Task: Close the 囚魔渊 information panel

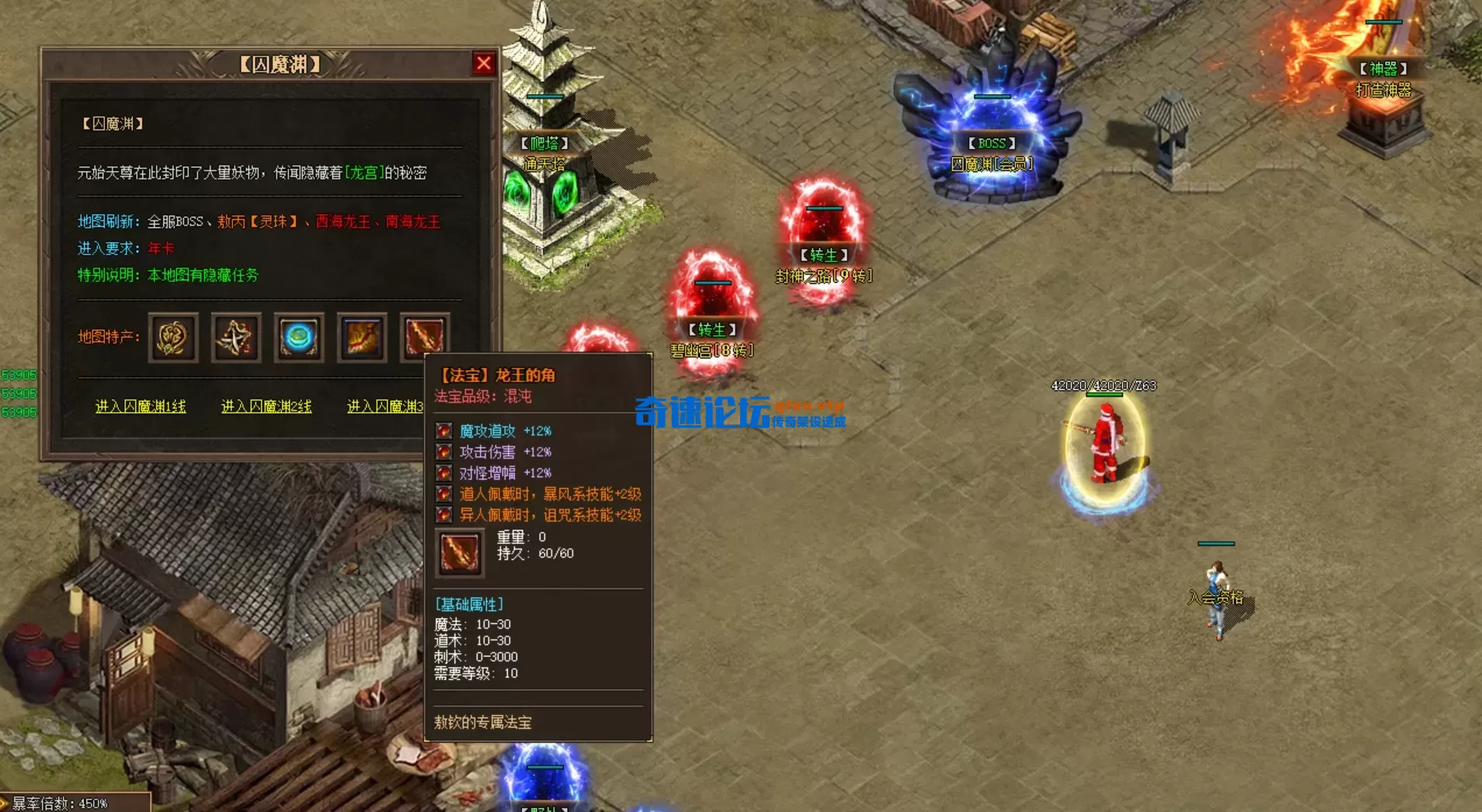Action: [485, 64]
